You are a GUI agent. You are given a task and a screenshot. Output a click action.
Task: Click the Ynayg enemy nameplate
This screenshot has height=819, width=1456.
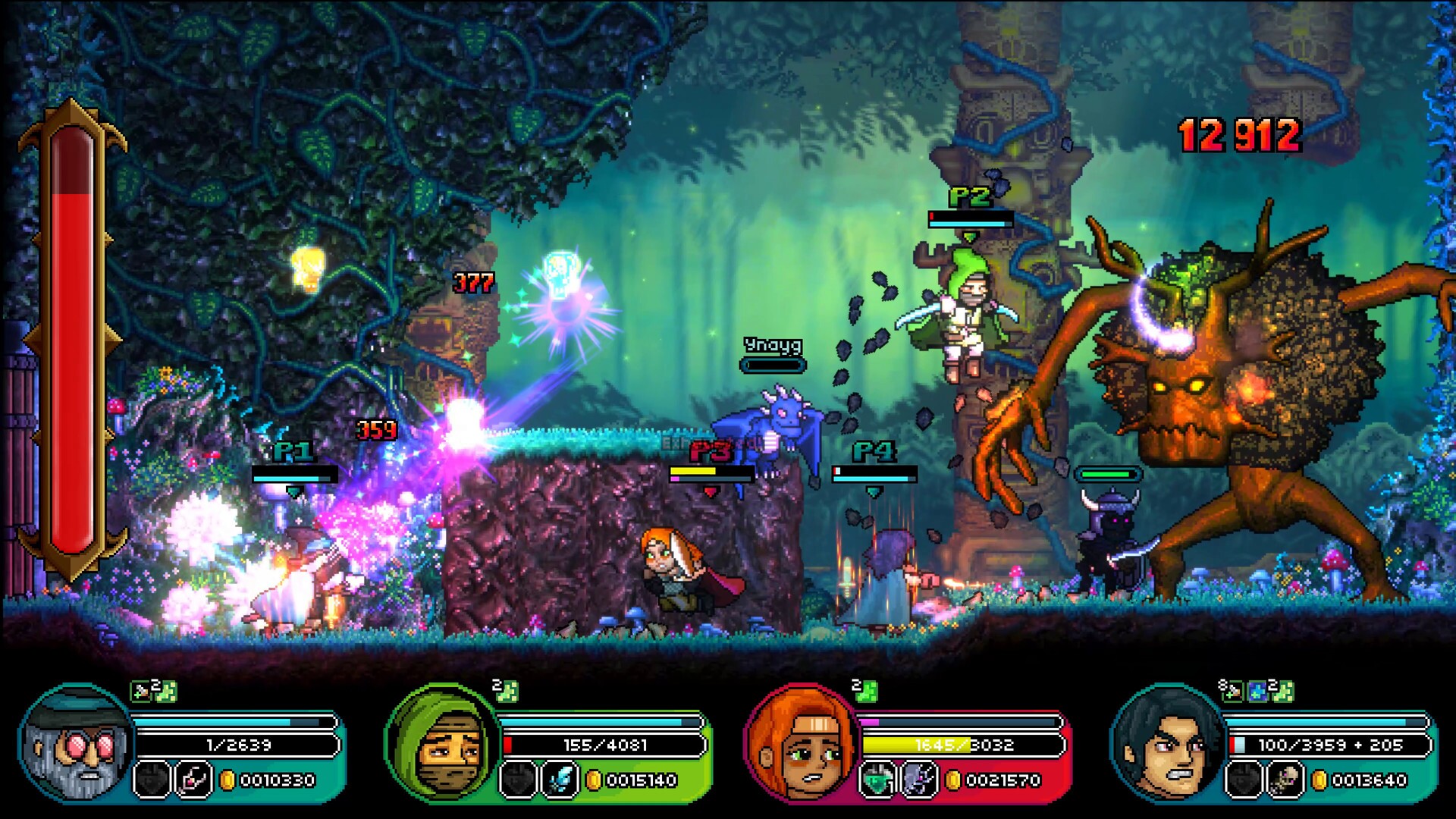pyautogui.click(x=772, y=345)
